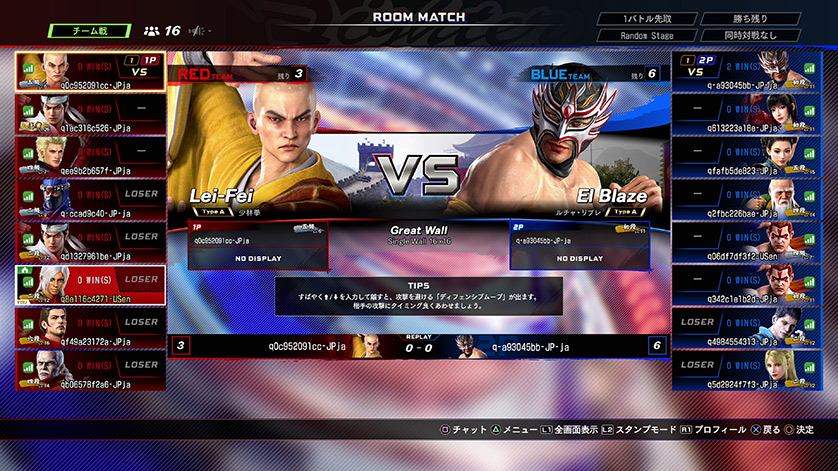
Task: Choose blue team player q342c1e1b2d-JPja
Action: [x=748, y=286]
